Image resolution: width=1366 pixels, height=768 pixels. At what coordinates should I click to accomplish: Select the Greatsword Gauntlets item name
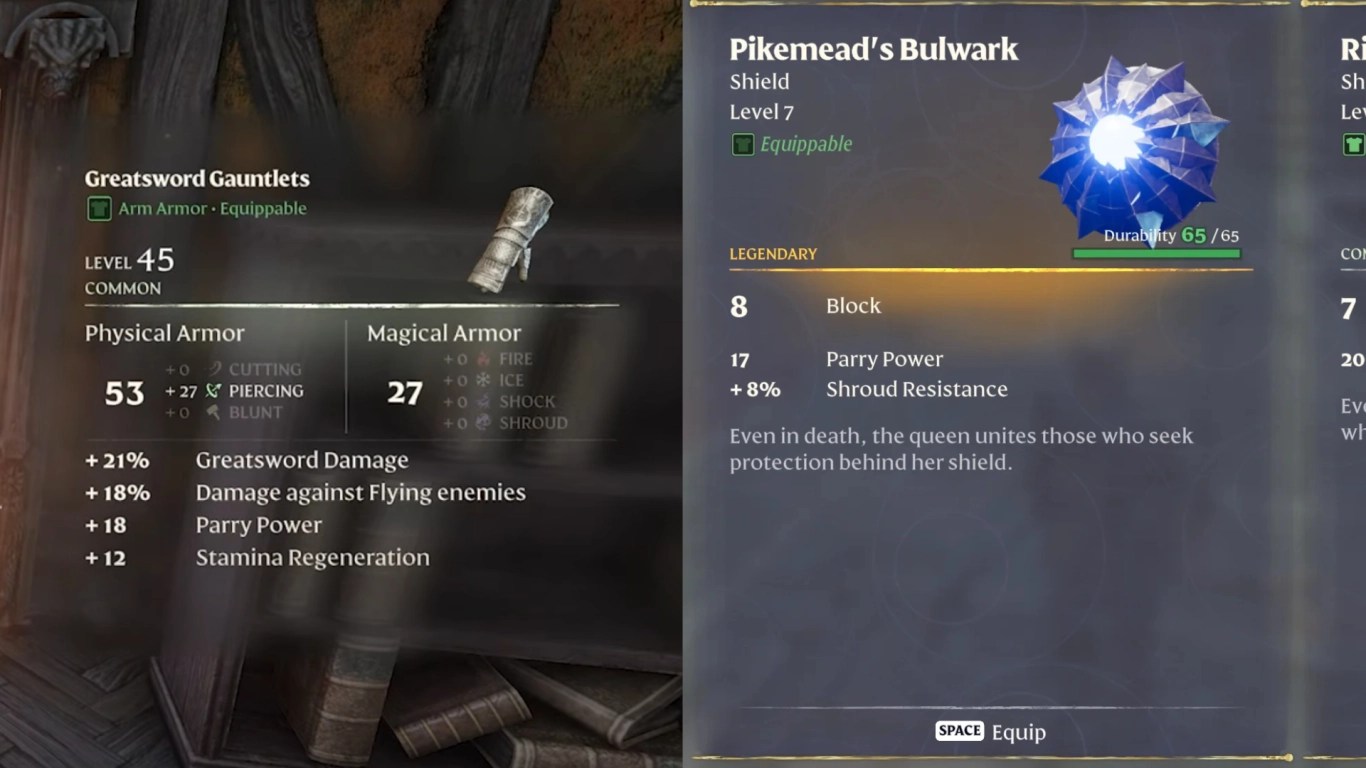(x=196, y=178)
